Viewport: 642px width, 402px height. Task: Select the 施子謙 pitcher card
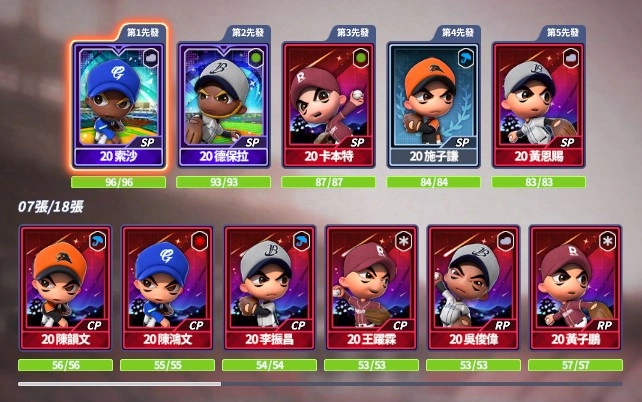(436, 104)
